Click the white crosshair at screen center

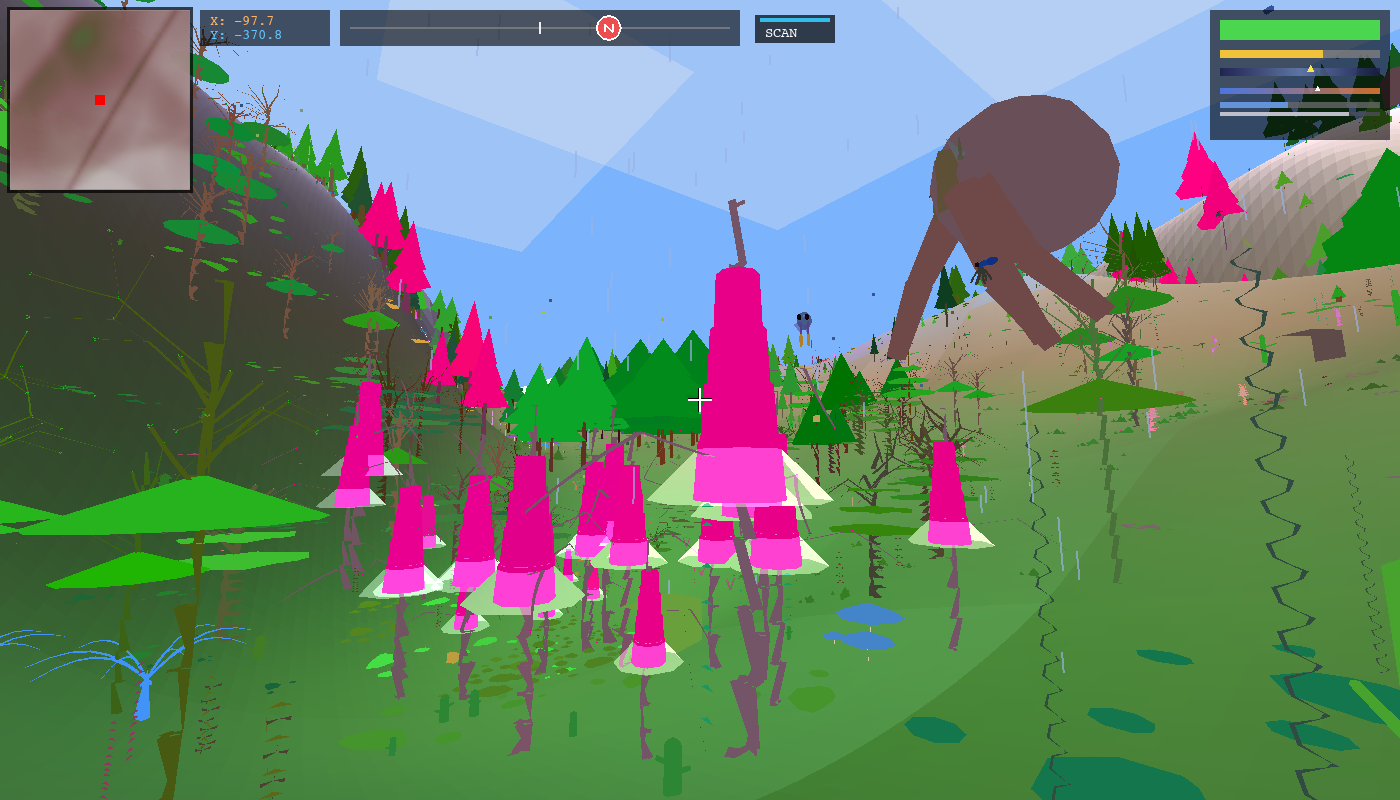700,400
